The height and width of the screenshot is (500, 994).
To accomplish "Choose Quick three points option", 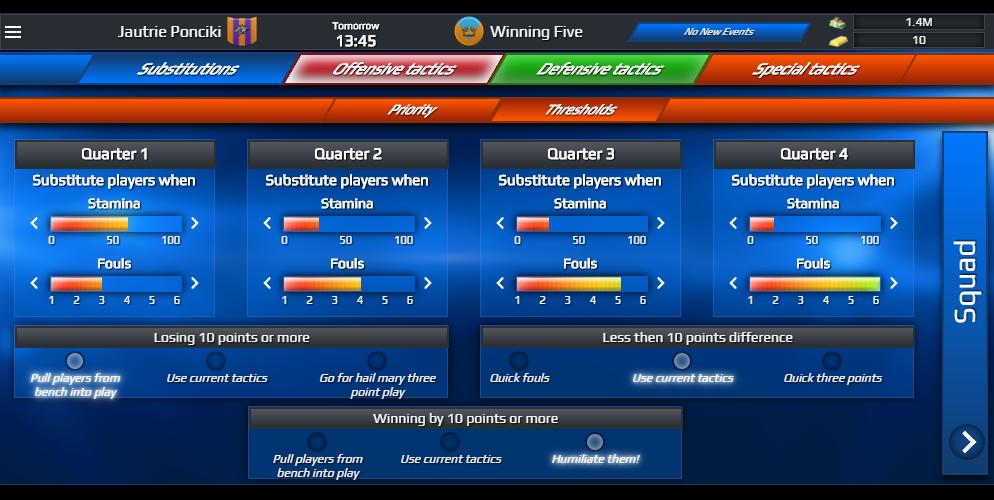I will click(x=832, y=361).
